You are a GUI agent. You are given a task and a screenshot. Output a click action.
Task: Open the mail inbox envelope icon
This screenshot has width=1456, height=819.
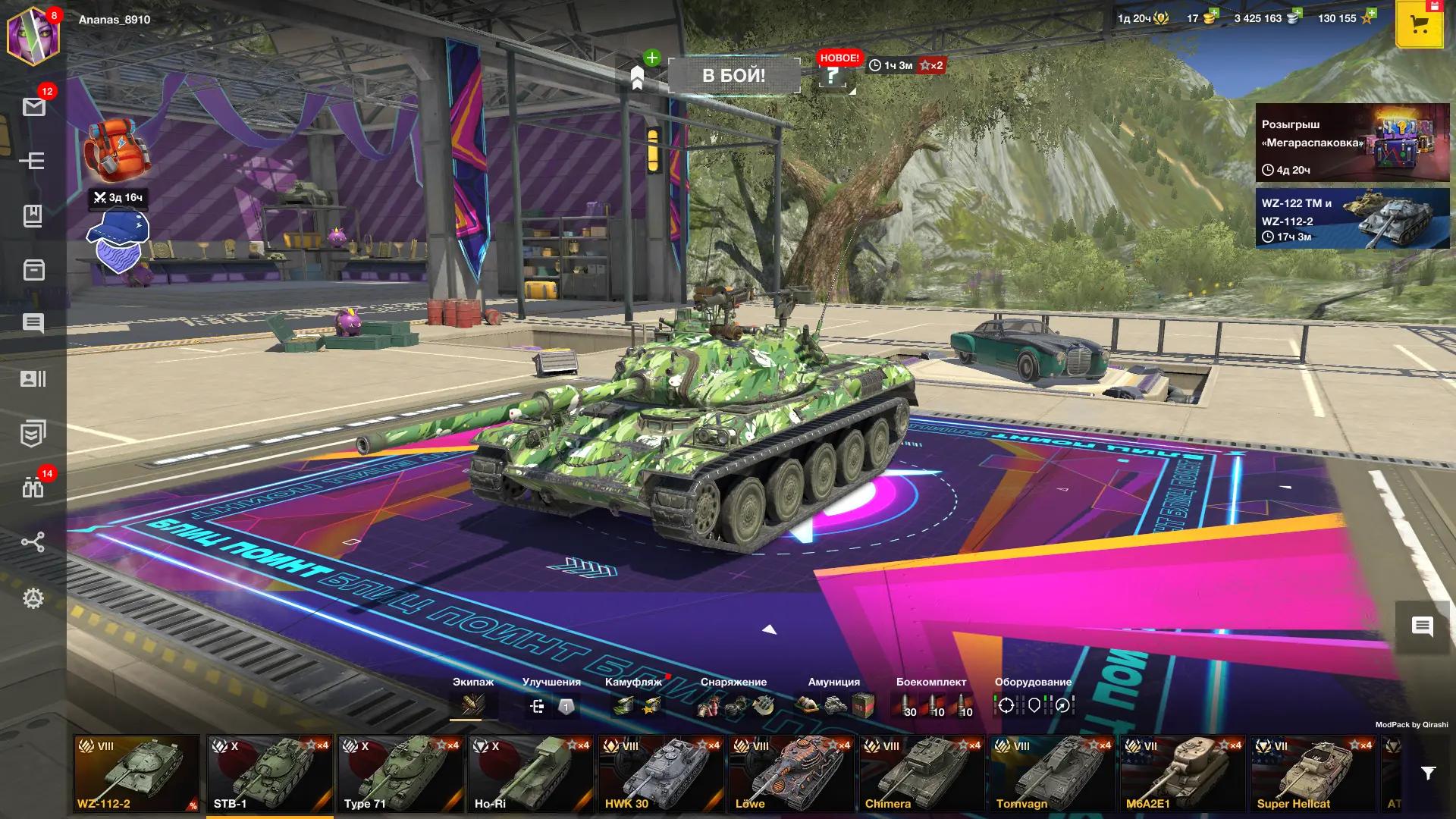point(33,107)
